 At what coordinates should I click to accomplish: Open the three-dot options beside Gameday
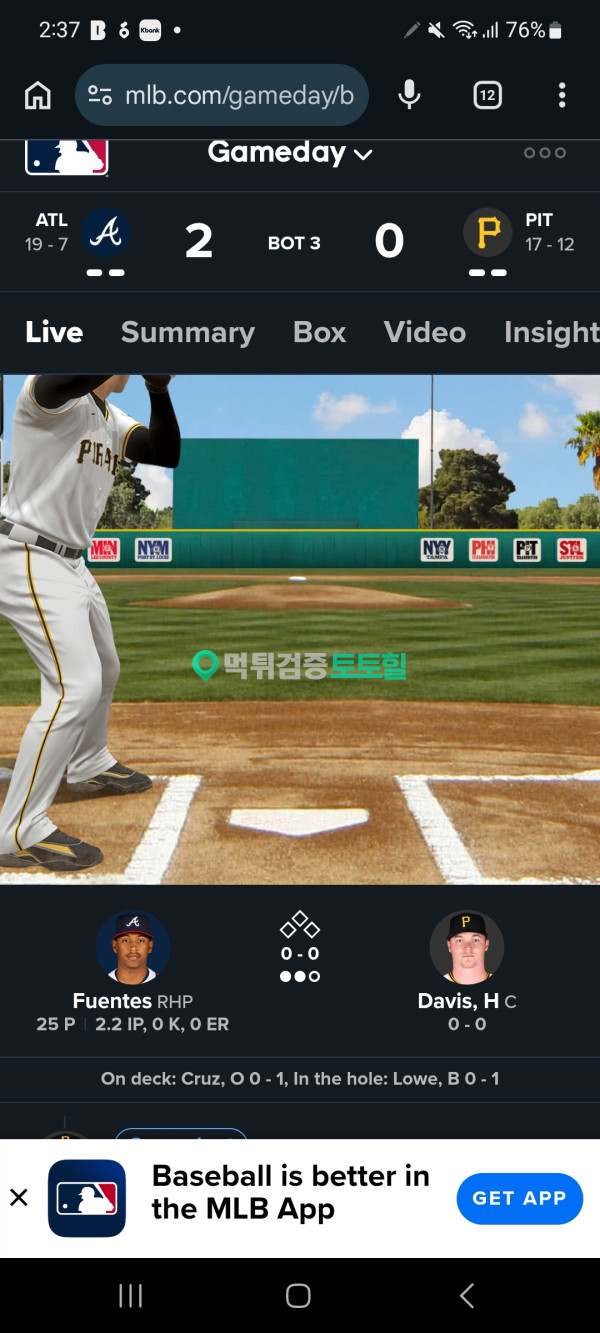pos(545,153)
